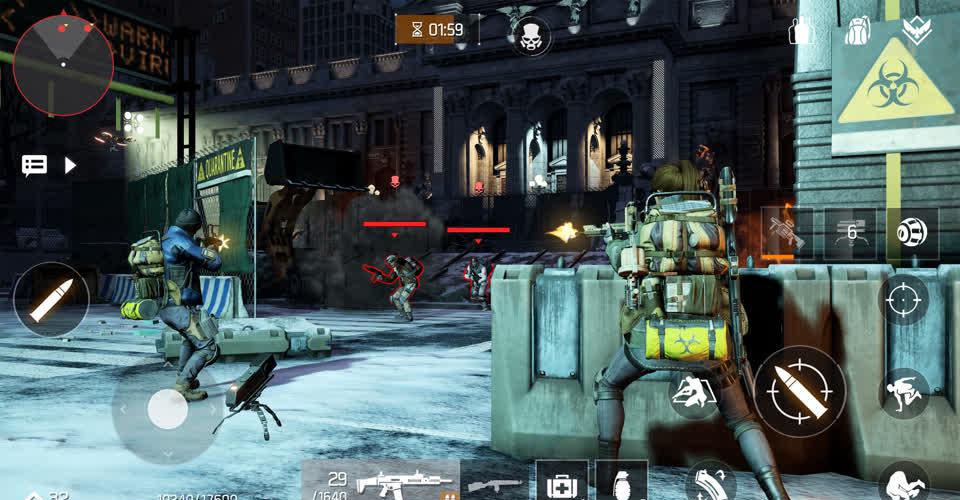Open the chat message panel

35,165
